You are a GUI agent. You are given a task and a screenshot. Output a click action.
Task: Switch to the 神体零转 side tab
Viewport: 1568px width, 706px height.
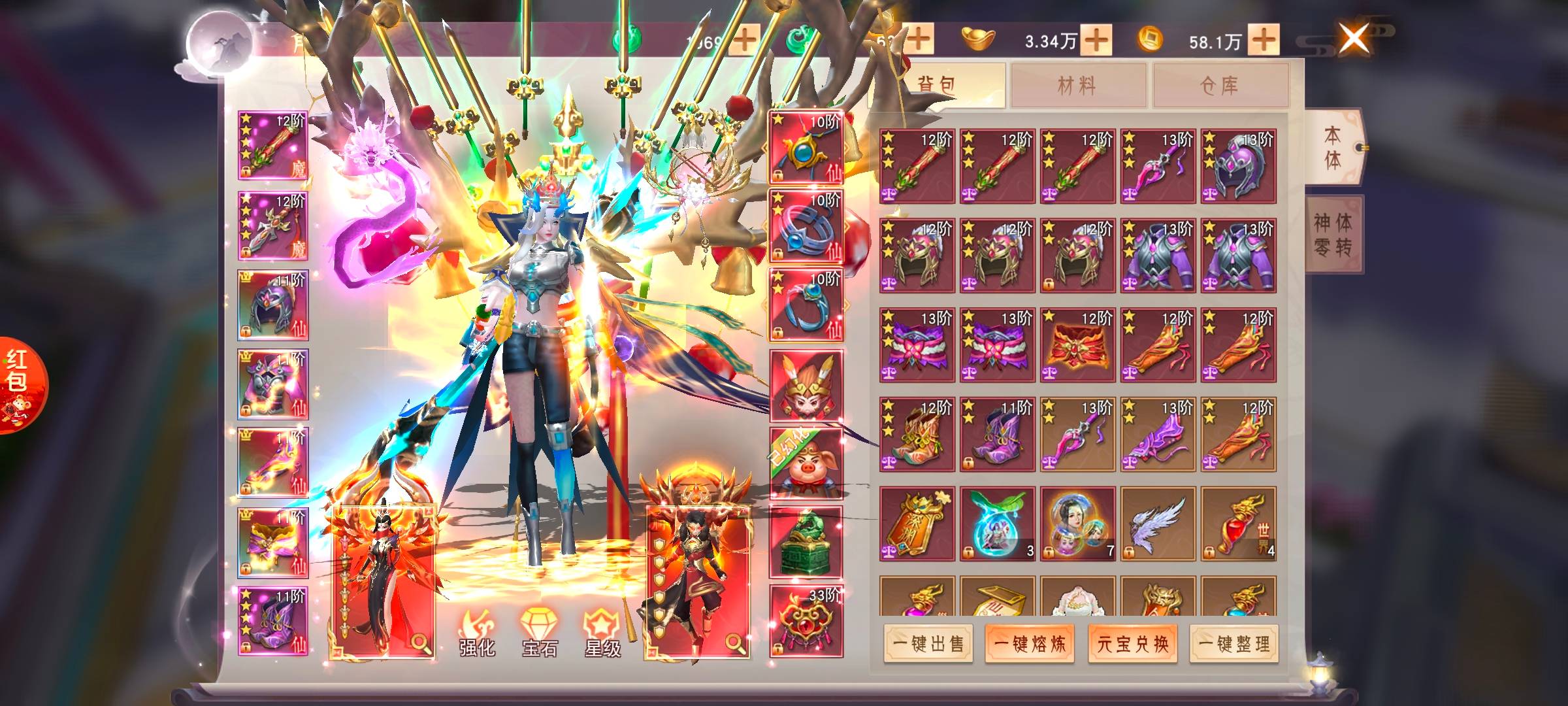[1333, 235]
